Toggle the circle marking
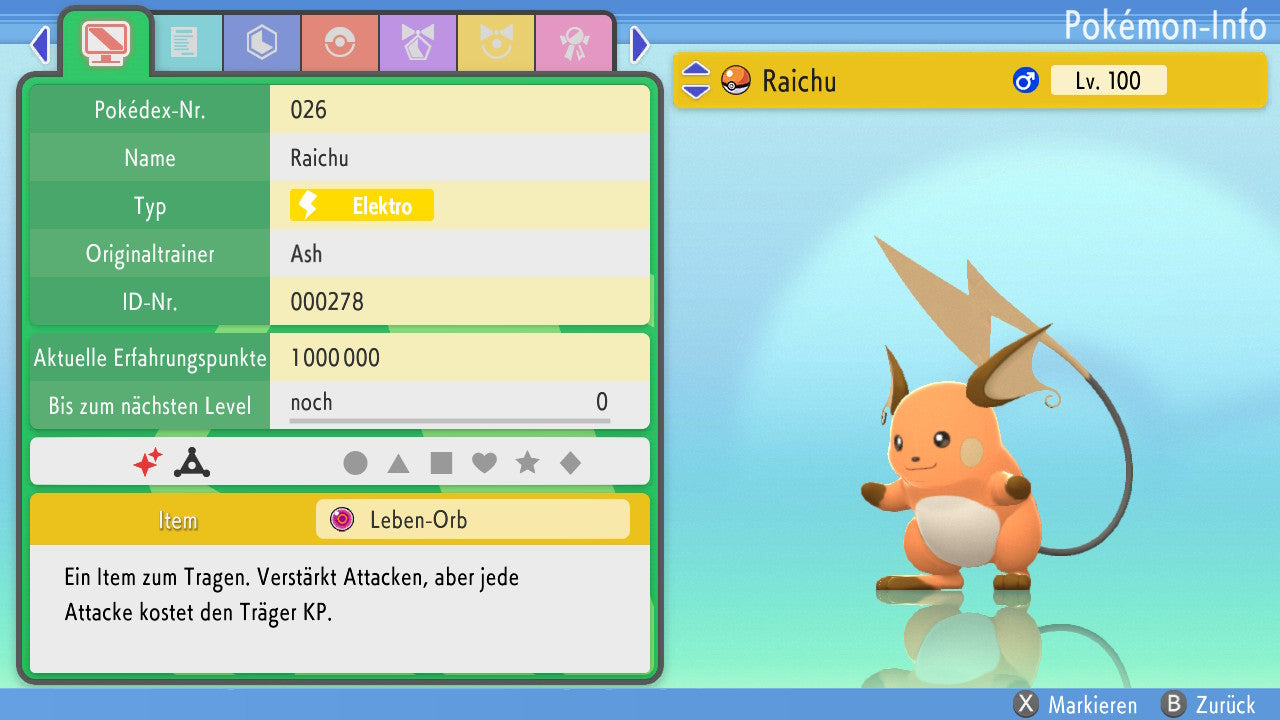This screenshot has width=1280, height=720. 355,463
